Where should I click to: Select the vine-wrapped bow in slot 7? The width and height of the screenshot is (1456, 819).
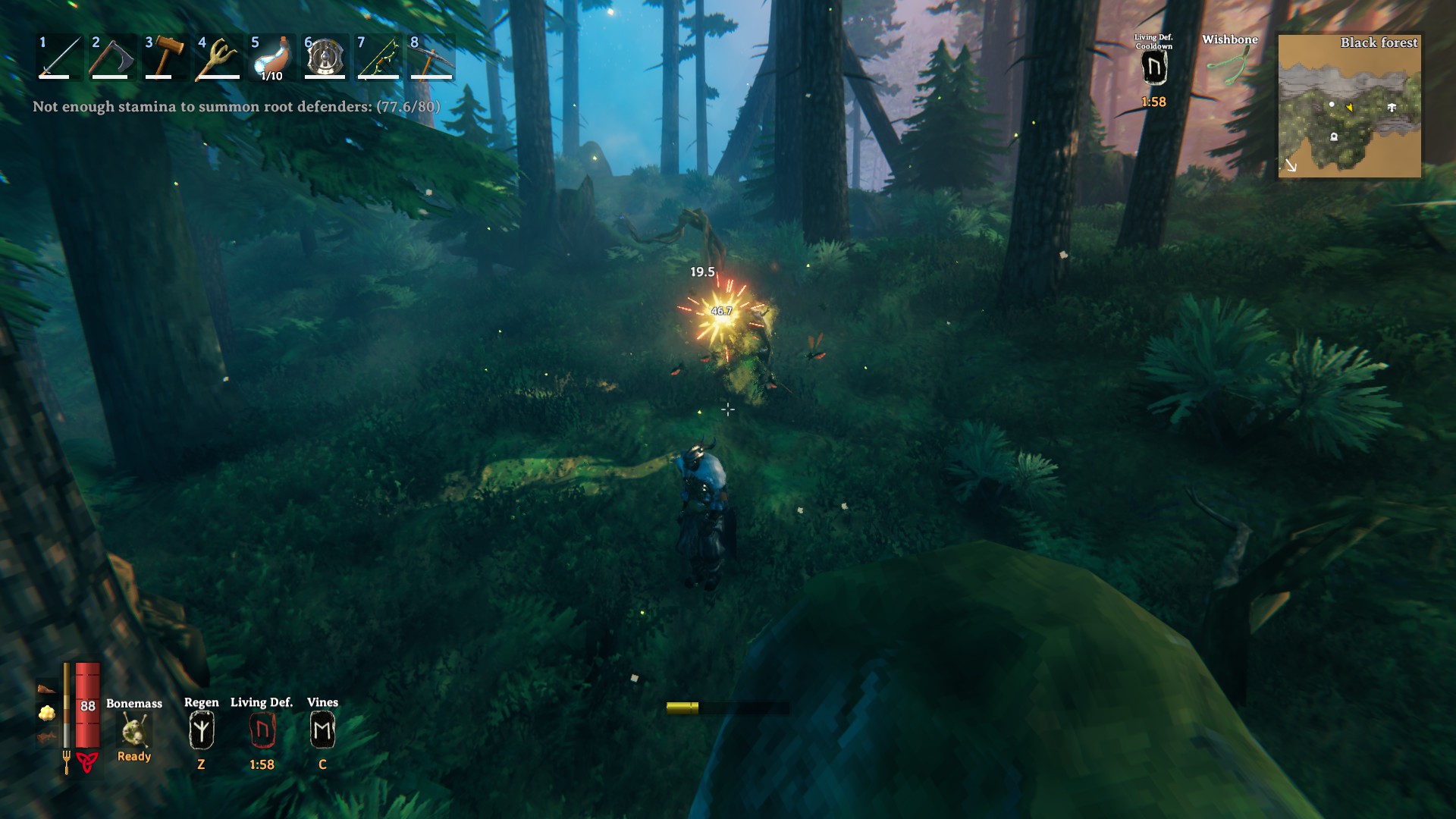point(378,57)
